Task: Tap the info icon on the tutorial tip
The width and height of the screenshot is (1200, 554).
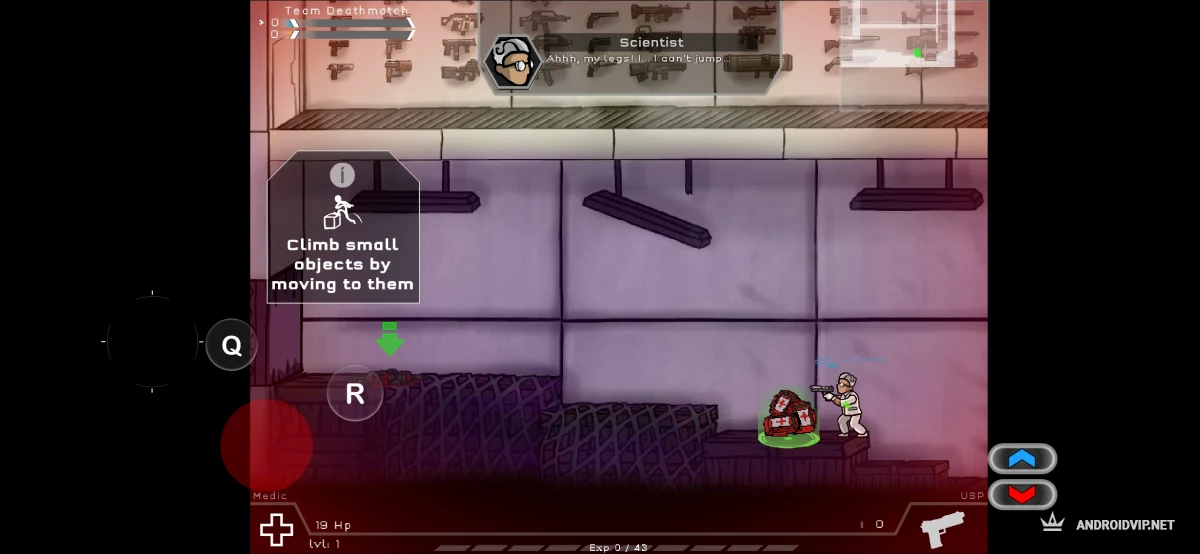Action: [342, 175]
